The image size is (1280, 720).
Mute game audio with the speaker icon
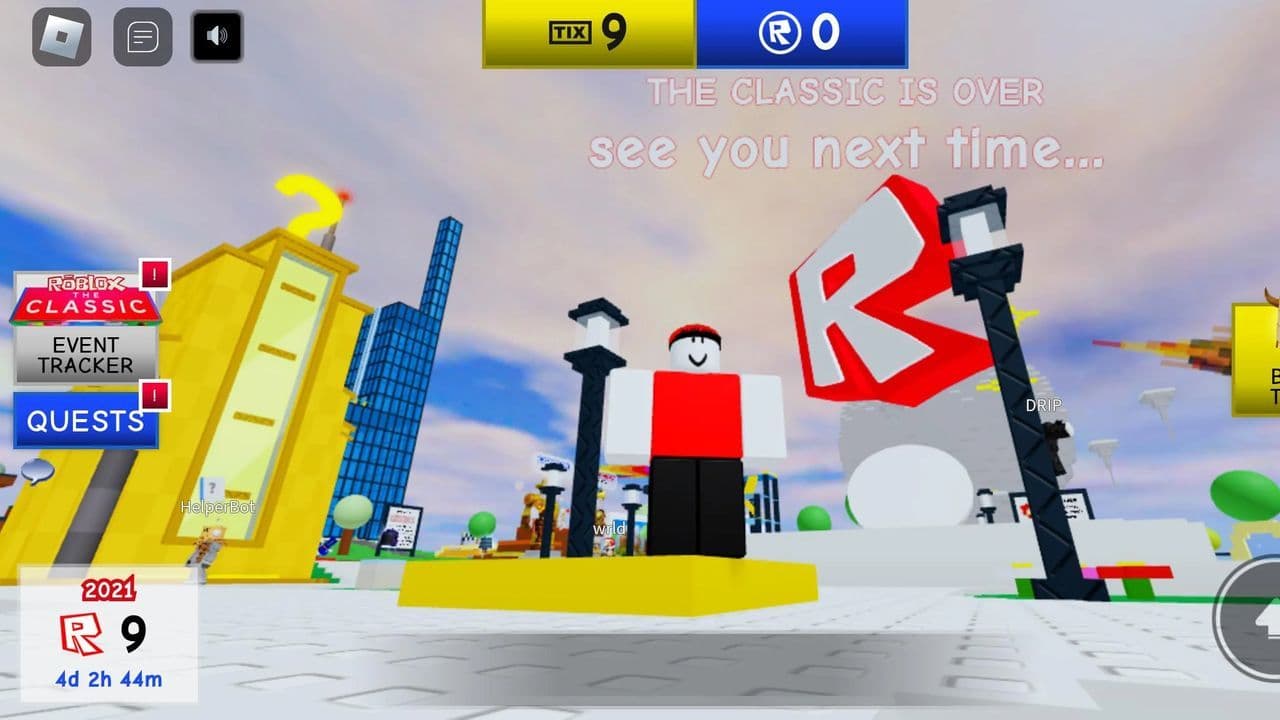pos(216,36)
